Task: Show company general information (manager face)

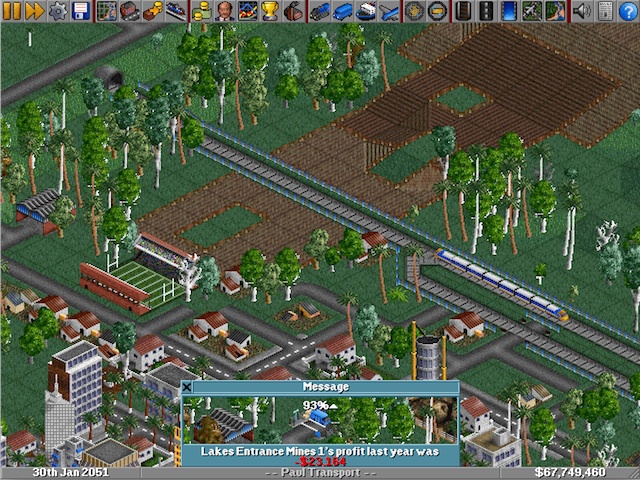Action: tap(224, 11)
